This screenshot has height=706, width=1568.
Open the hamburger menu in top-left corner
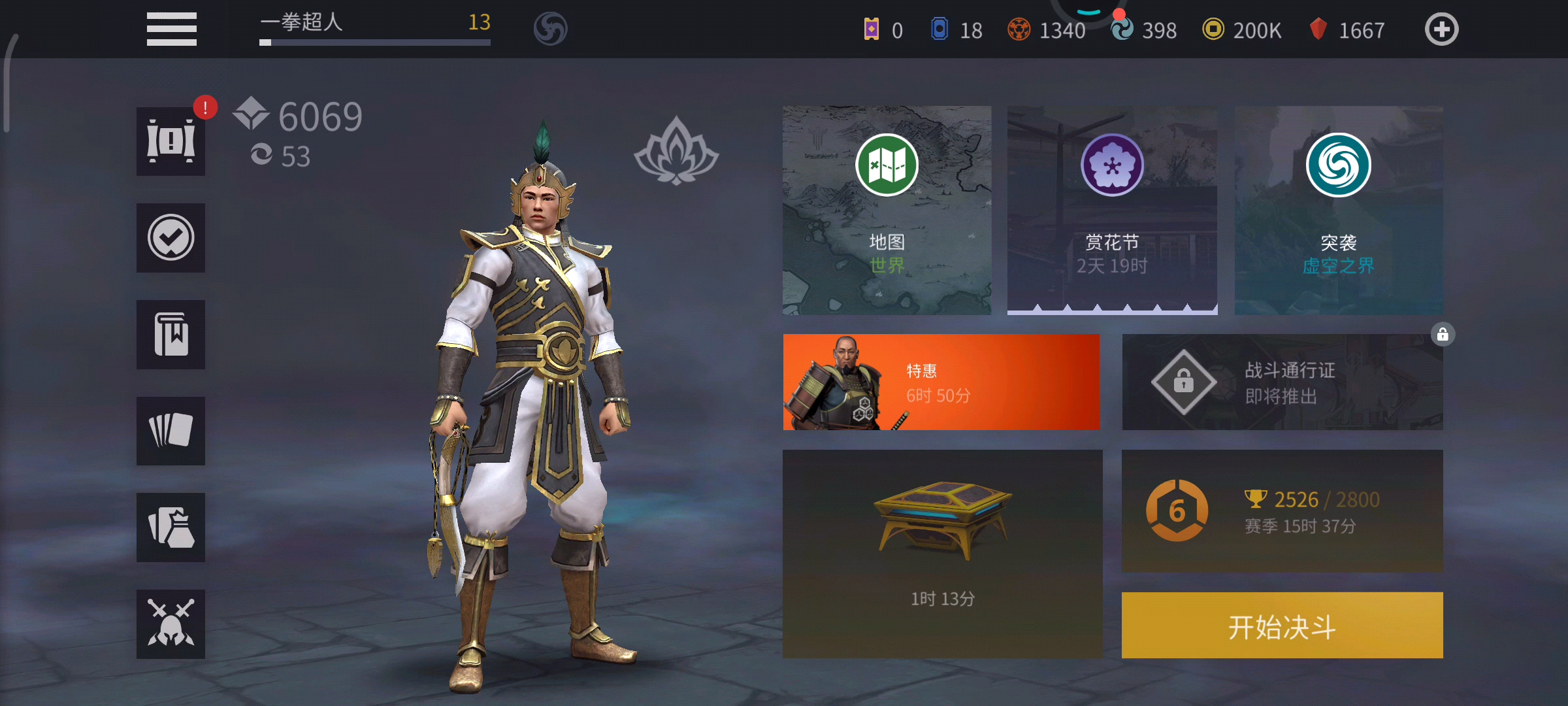171,28
